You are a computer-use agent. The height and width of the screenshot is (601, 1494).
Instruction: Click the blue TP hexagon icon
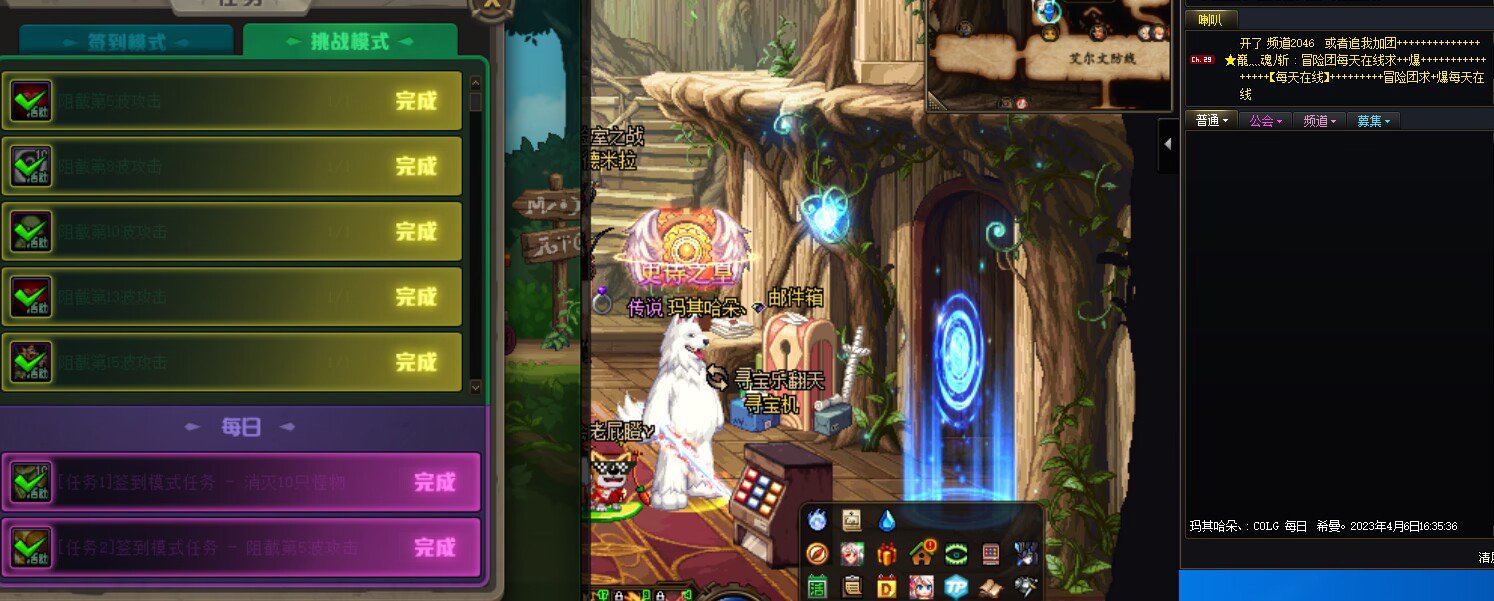956,586
